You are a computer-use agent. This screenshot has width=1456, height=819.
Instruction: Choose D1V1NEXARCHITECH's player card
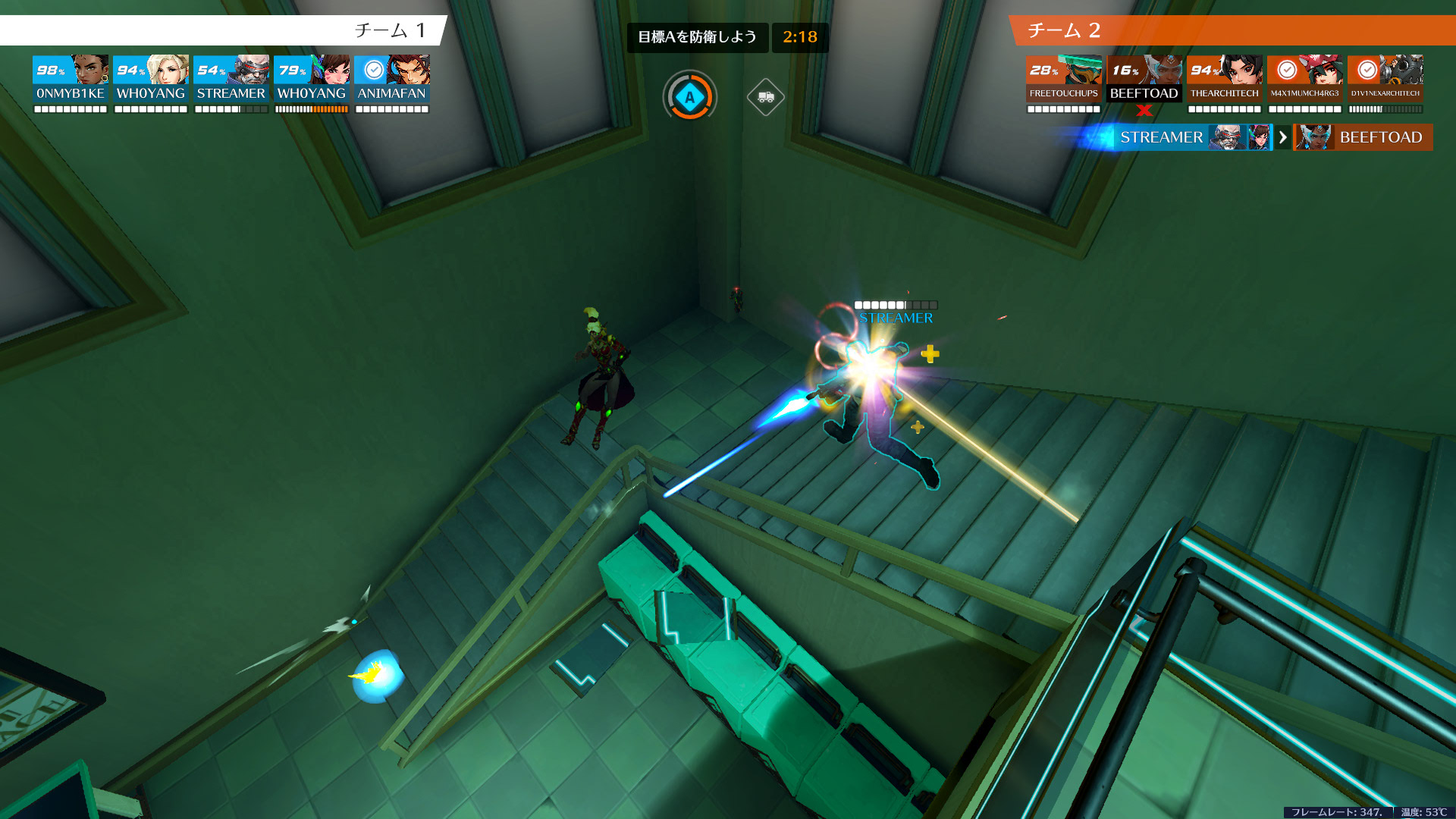(1385, 83)
